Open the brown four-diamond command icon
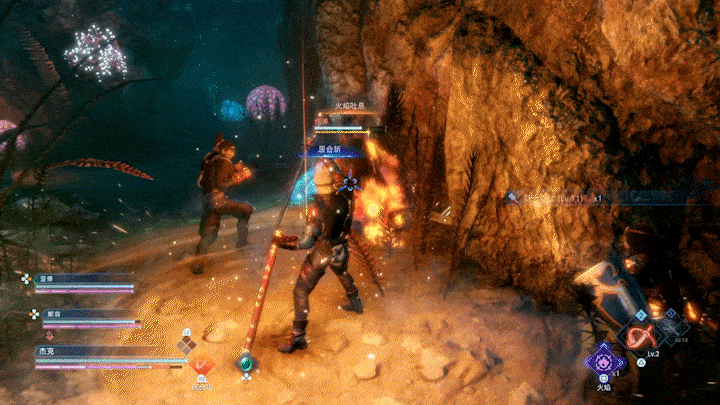The width and height of the screenshot is (720, 405). pos(186,344)
